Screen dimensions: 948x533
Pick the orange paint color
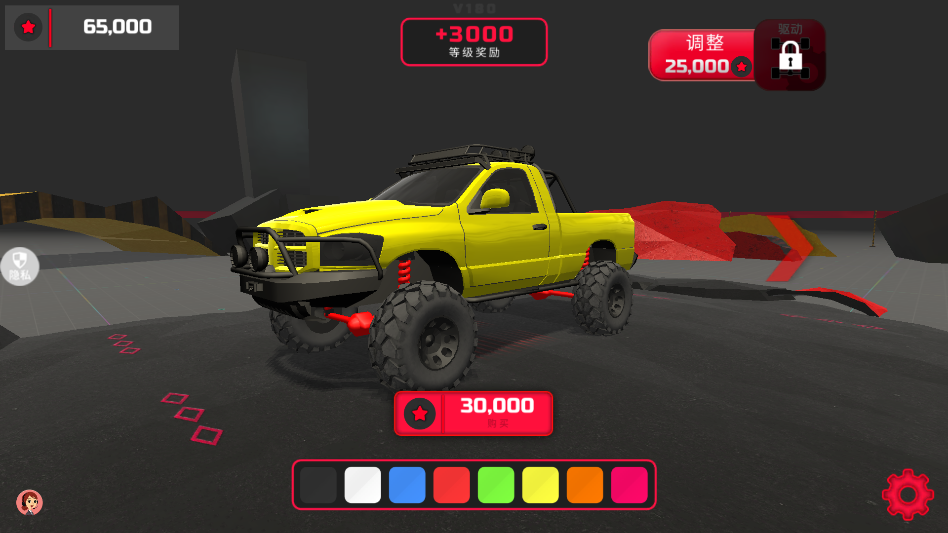pyautogui.click(x=585, y=485)
